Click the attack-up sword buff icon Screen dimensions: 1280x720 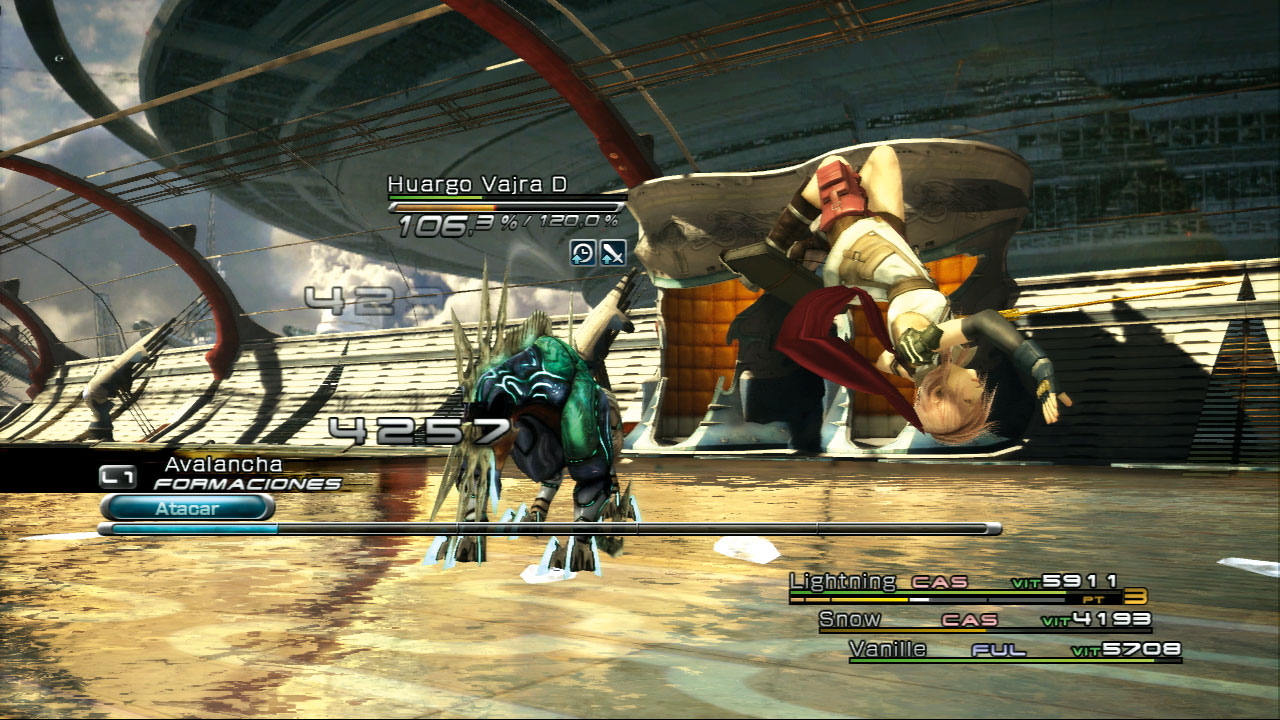tap(614, 252)
